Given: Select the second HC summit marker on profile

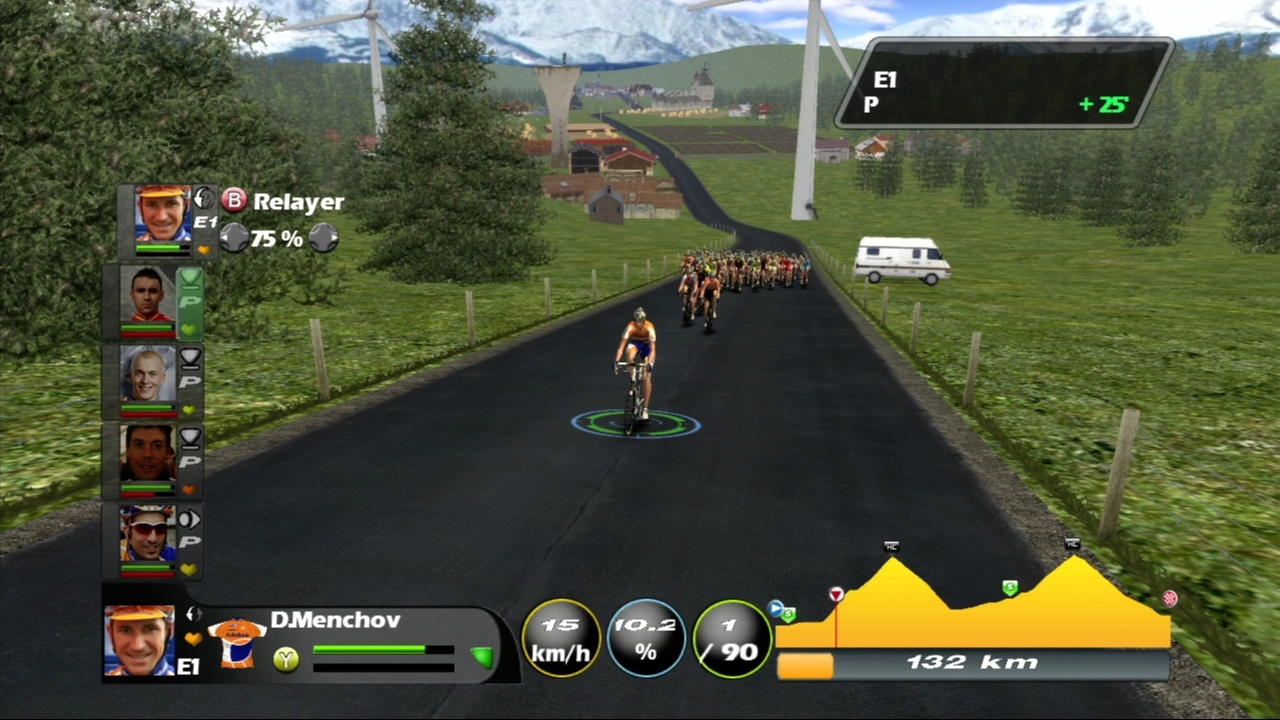Looking at the screenshot, I should coord(1072,544).
